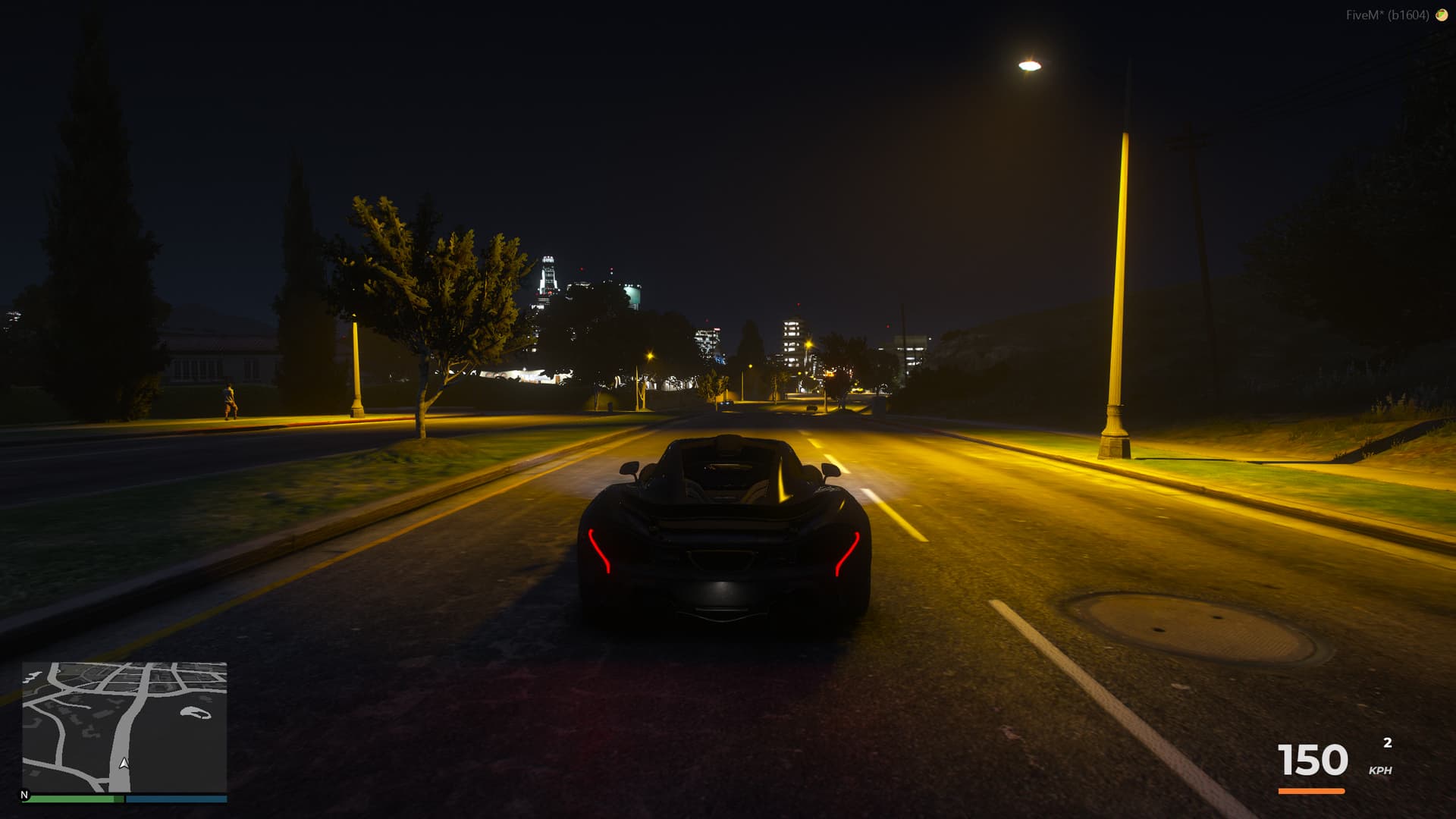Click the tallest lit skyscraper on the skyline
Screen dimensions: 1456x819
(x=548, y=273)
